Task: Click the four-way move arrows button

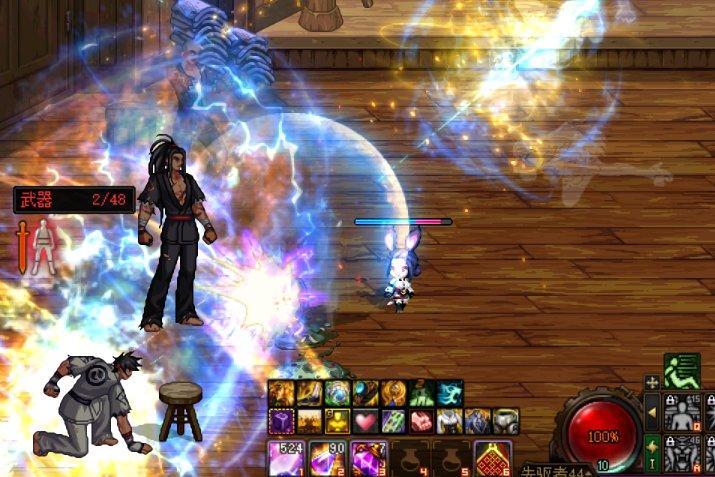Action: tap(652, 382)
